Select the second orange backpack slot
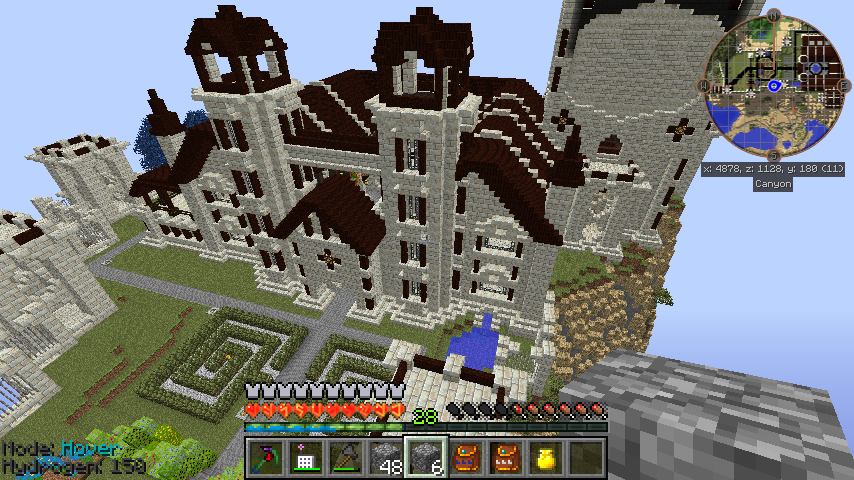Image resolution: width=854 pixels, height=480 pixels. 505,458
